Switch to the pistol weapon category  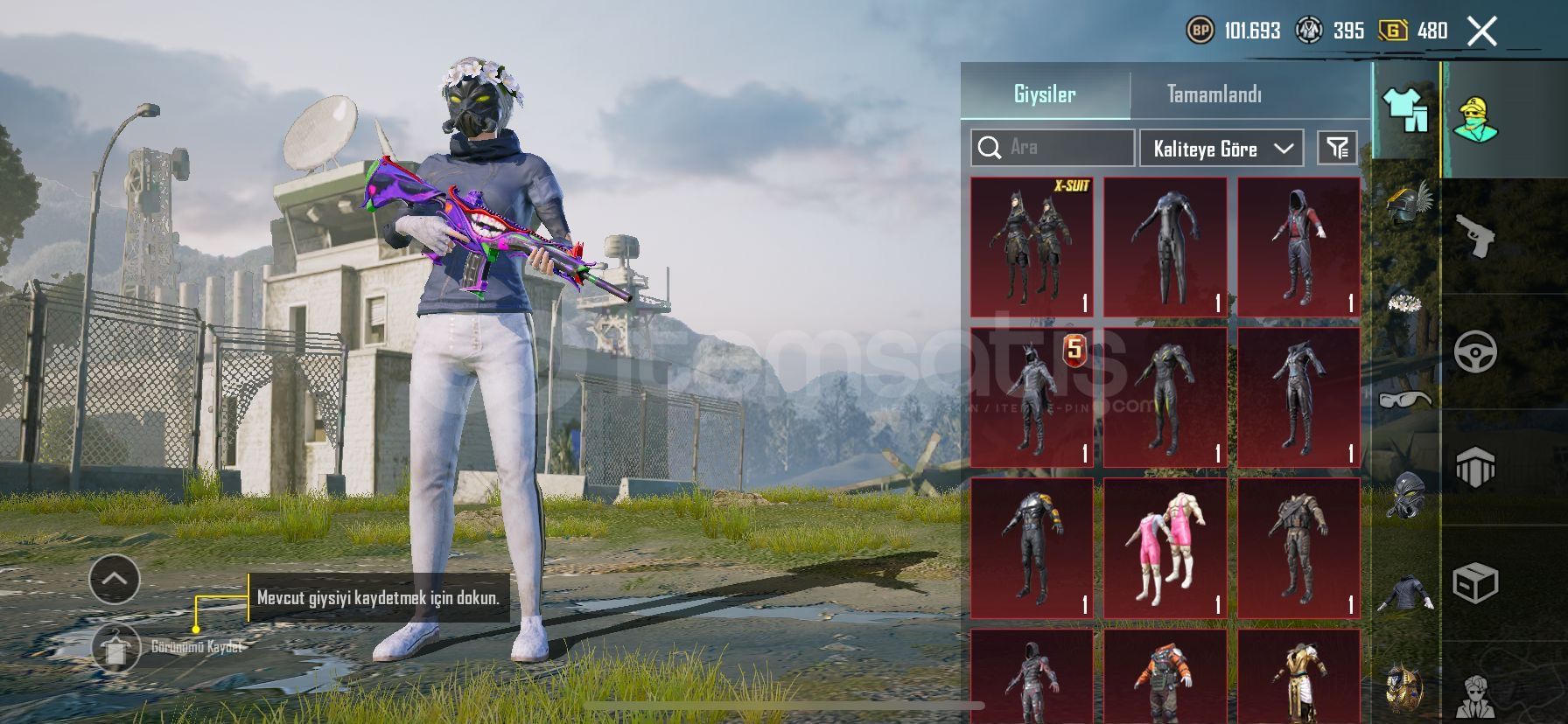pyautogui.click(x=1475, y=235)
